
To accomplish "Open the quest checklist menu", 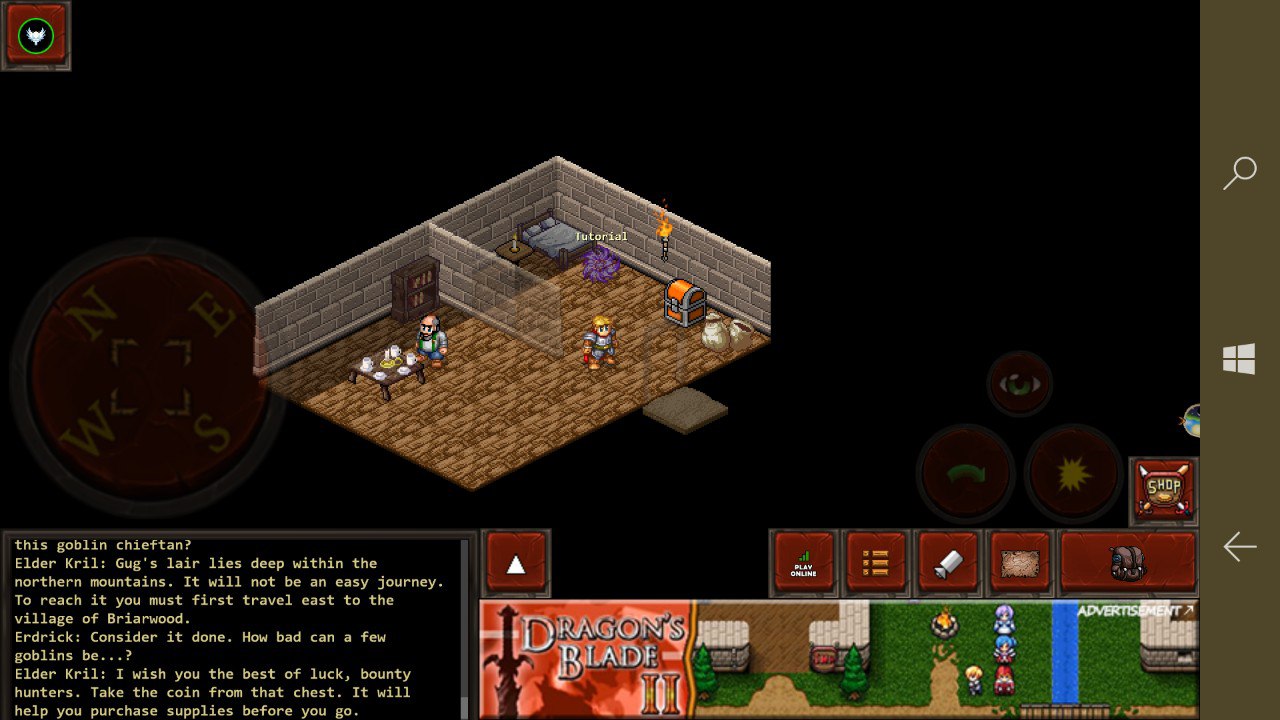I will tap(876, 564).
